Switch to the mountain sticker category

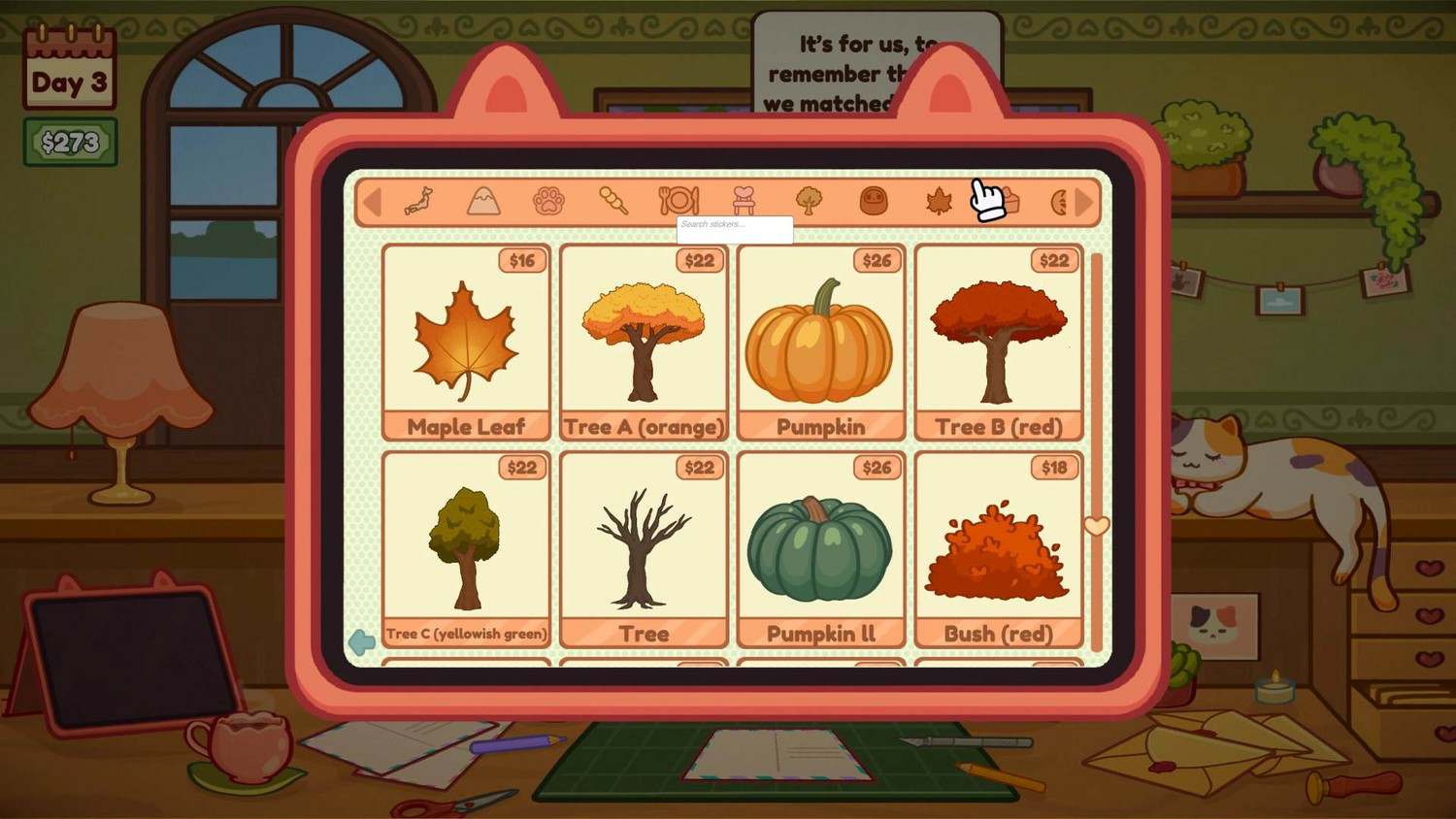tap(483, 201)
